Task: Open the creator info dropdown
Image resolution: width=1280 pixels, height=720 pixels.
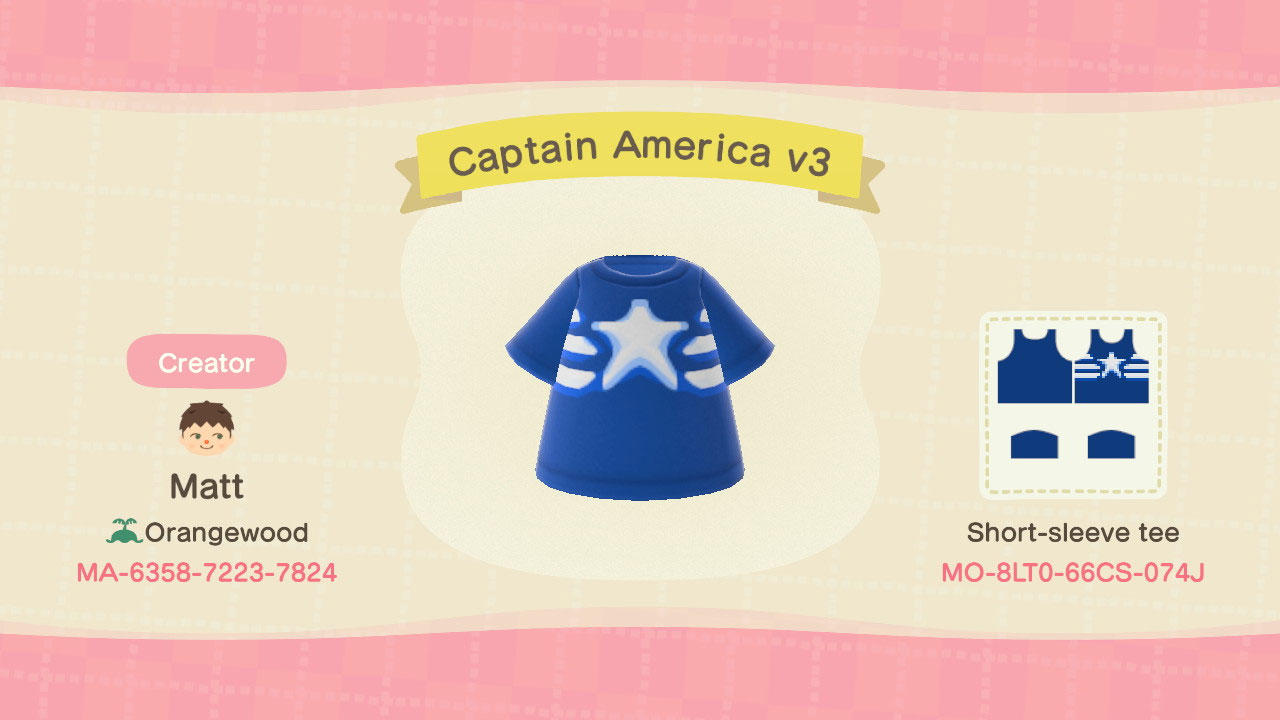Action: [x=205, y=361]
